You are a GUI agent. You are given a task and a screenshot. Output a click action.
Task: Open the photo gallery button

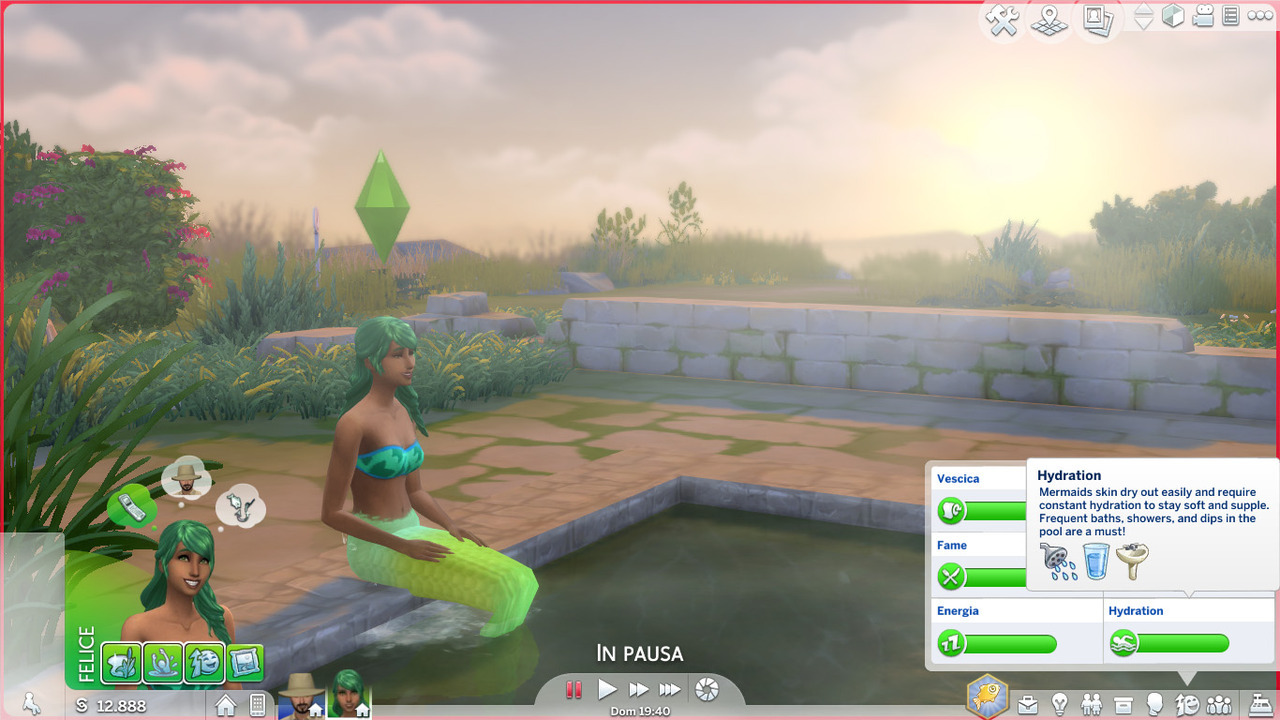click(1098, 20)
